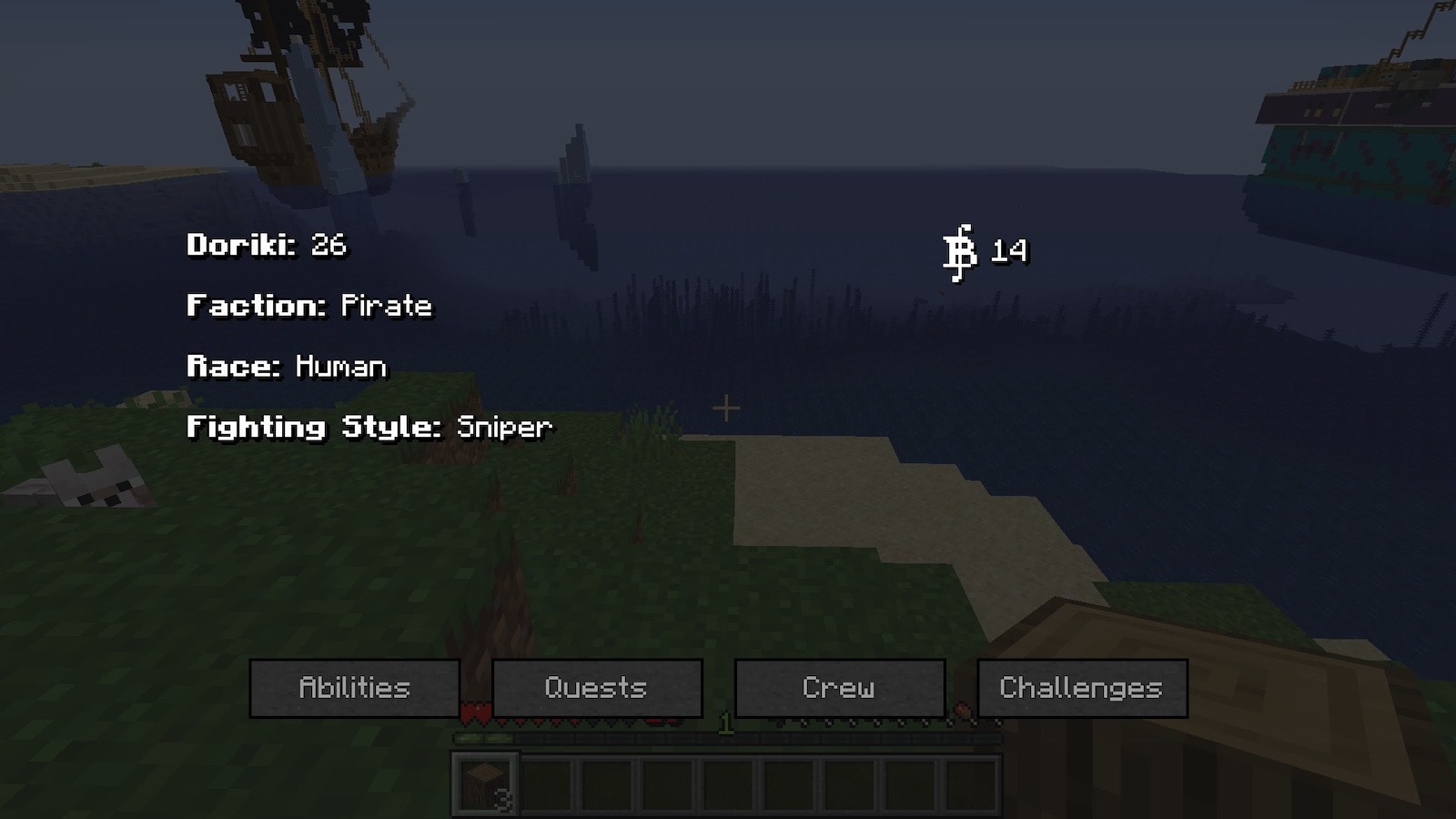Screen dimensions: 1456x819
Task: Select the oak log hotbar slot
Action: click(485, 784)
